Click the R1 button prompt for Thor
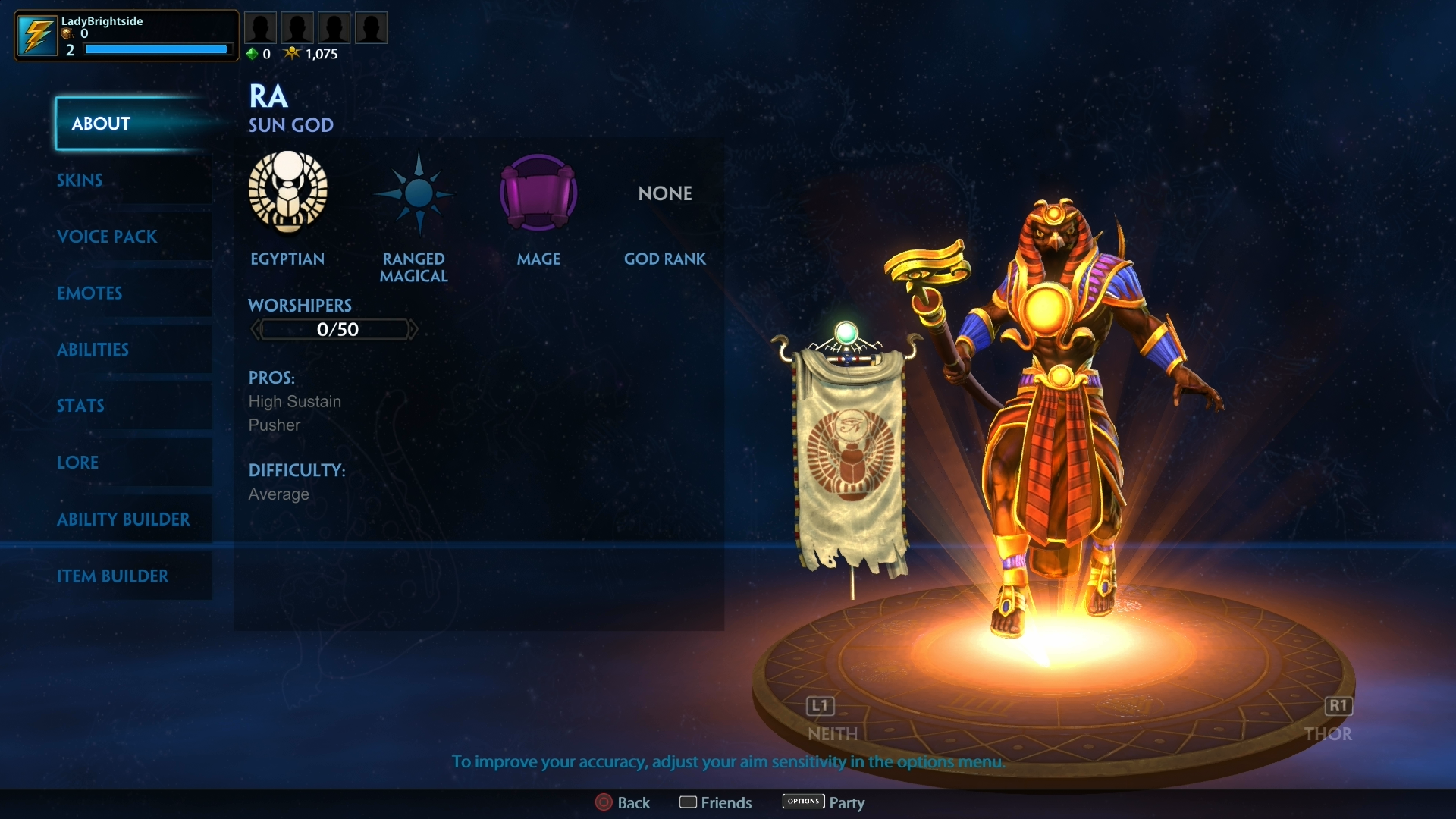The height and width of the screenshot is (819, 1456). [1338, 707]
